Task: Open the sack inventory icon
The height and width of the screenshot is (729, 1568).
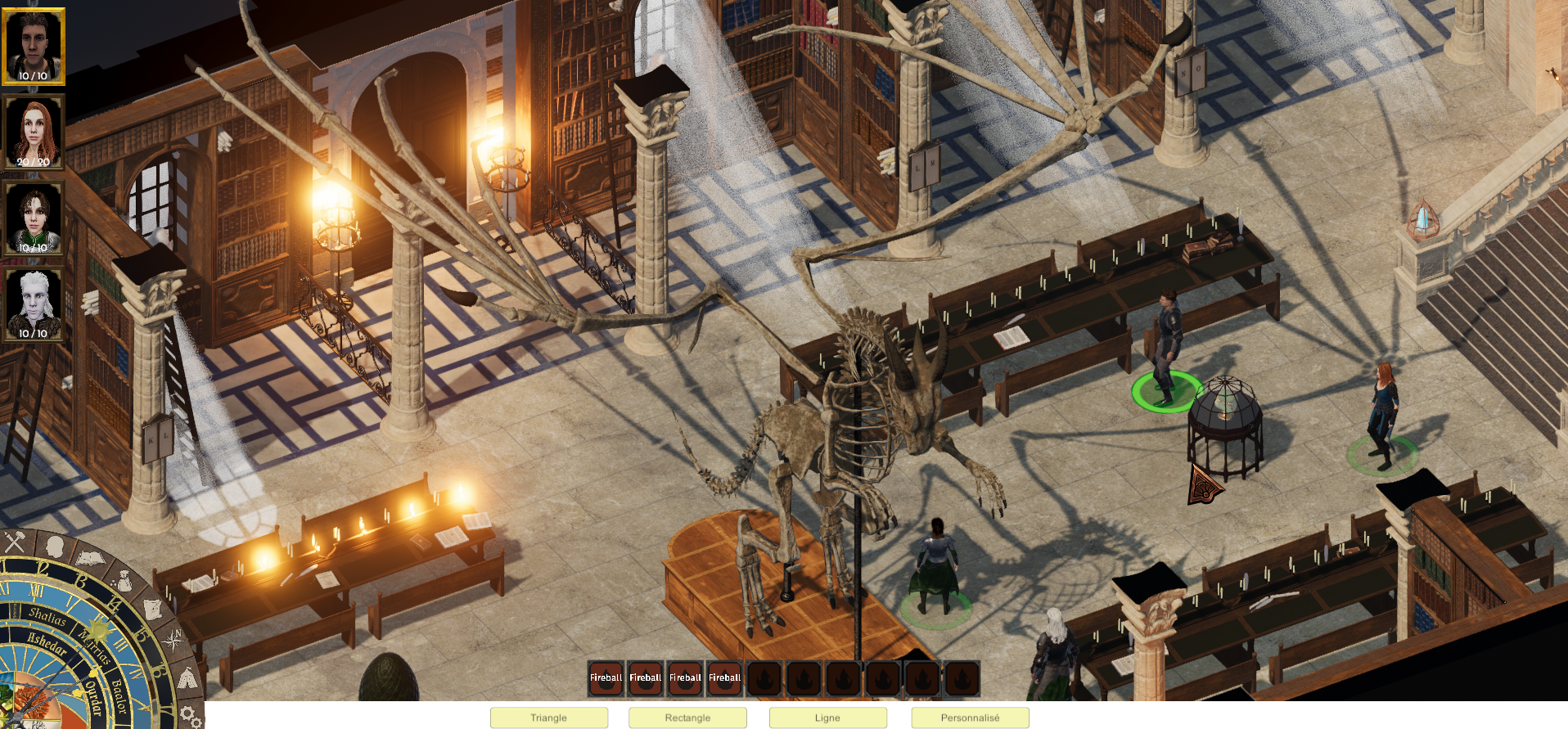Action: click(x=124, y=580)
